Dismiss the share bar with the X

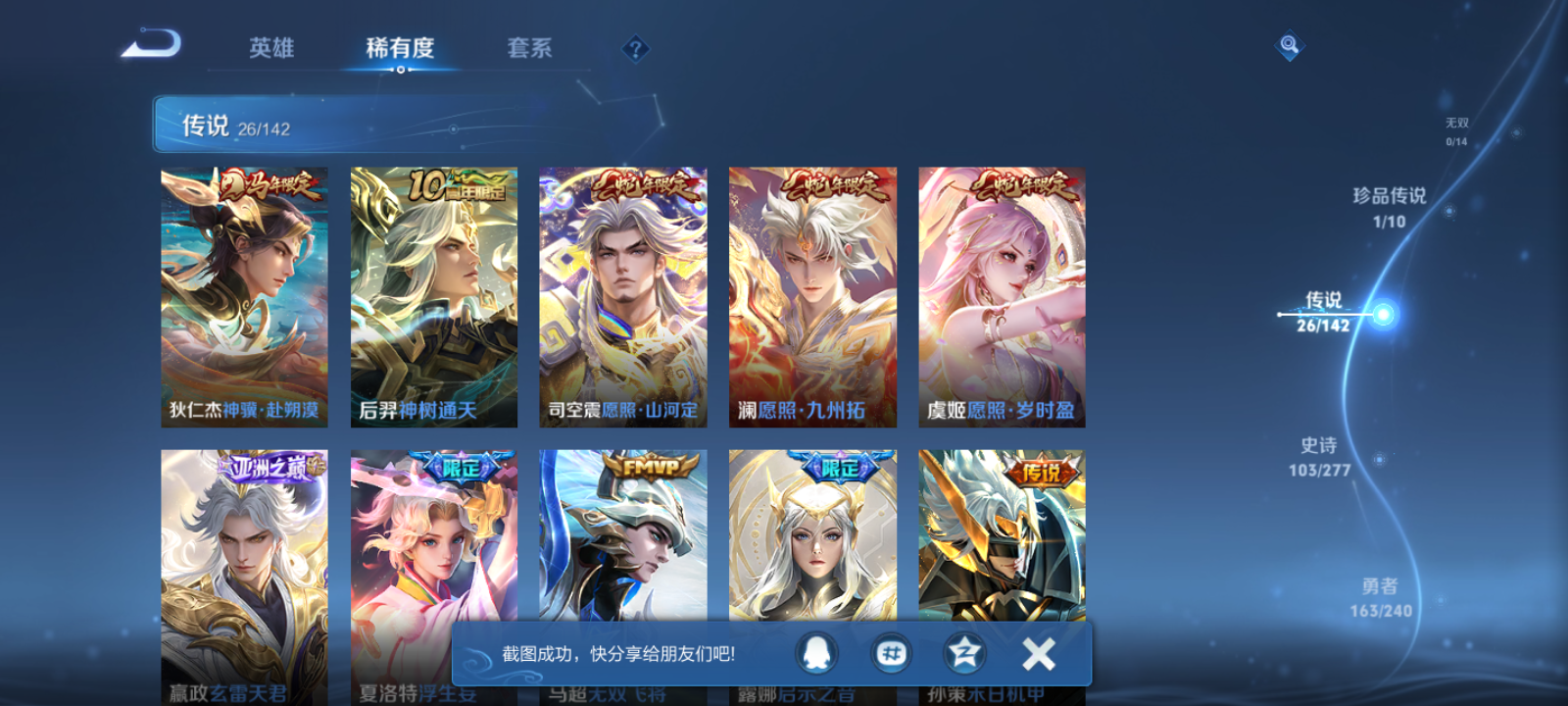[x=1039, y=651]
